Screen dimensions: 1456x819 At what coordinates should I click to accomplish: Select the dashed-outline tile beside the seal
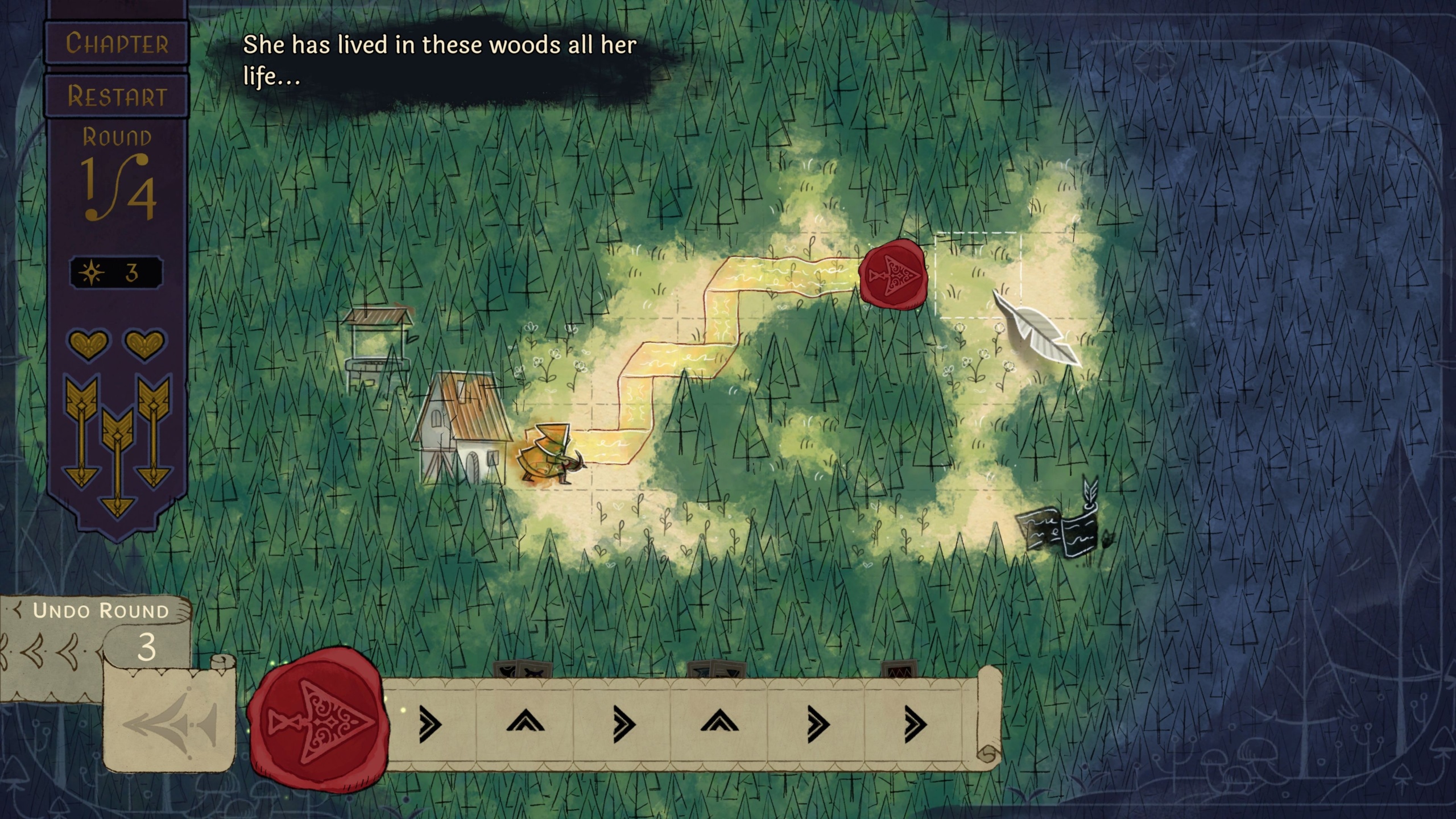click(x=978, y=275)
